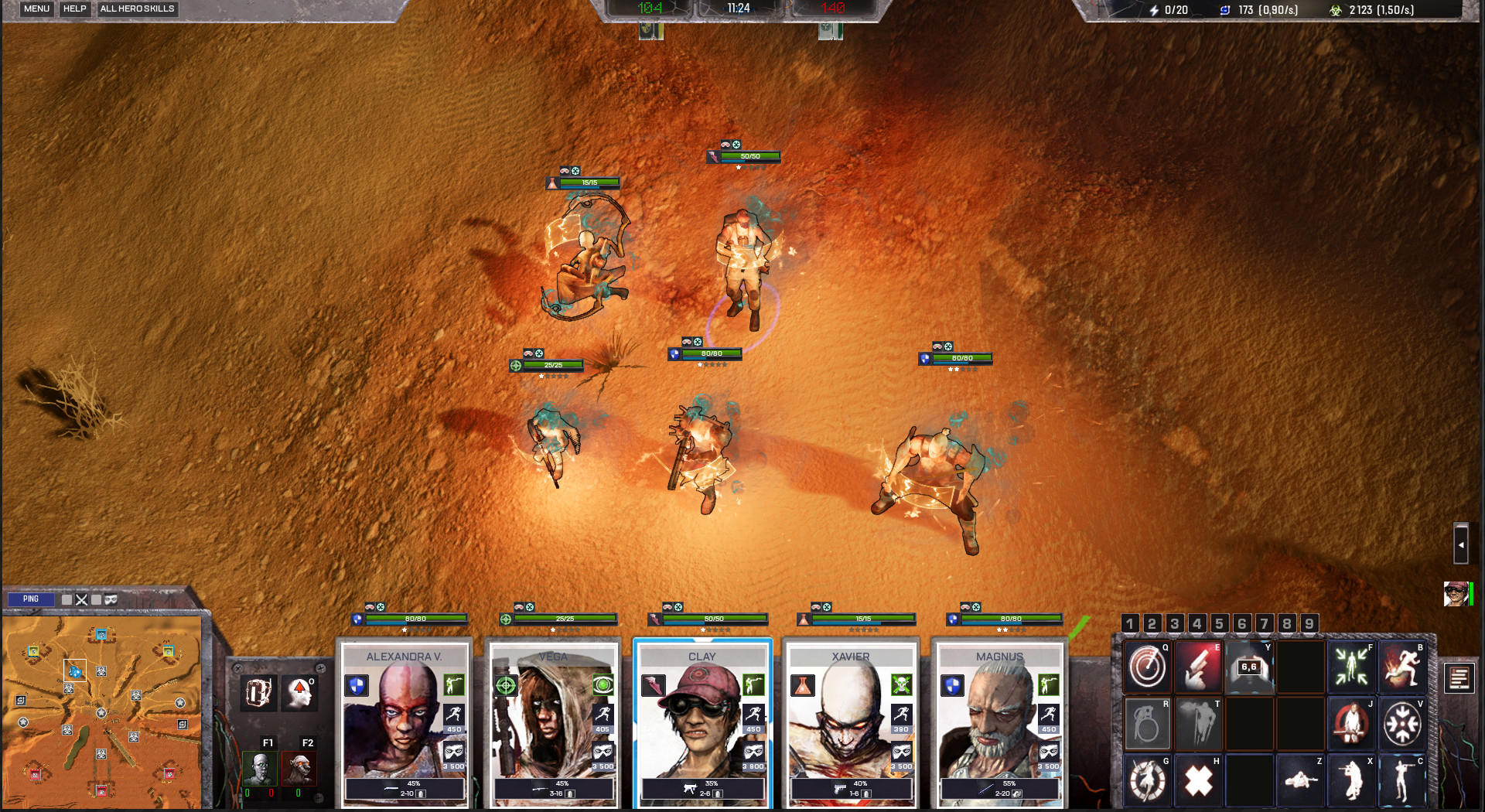This screenshot has width=1485, height=812.
Task: Activate the prone sniper stance in slot Z
Action: point(1300,779)
